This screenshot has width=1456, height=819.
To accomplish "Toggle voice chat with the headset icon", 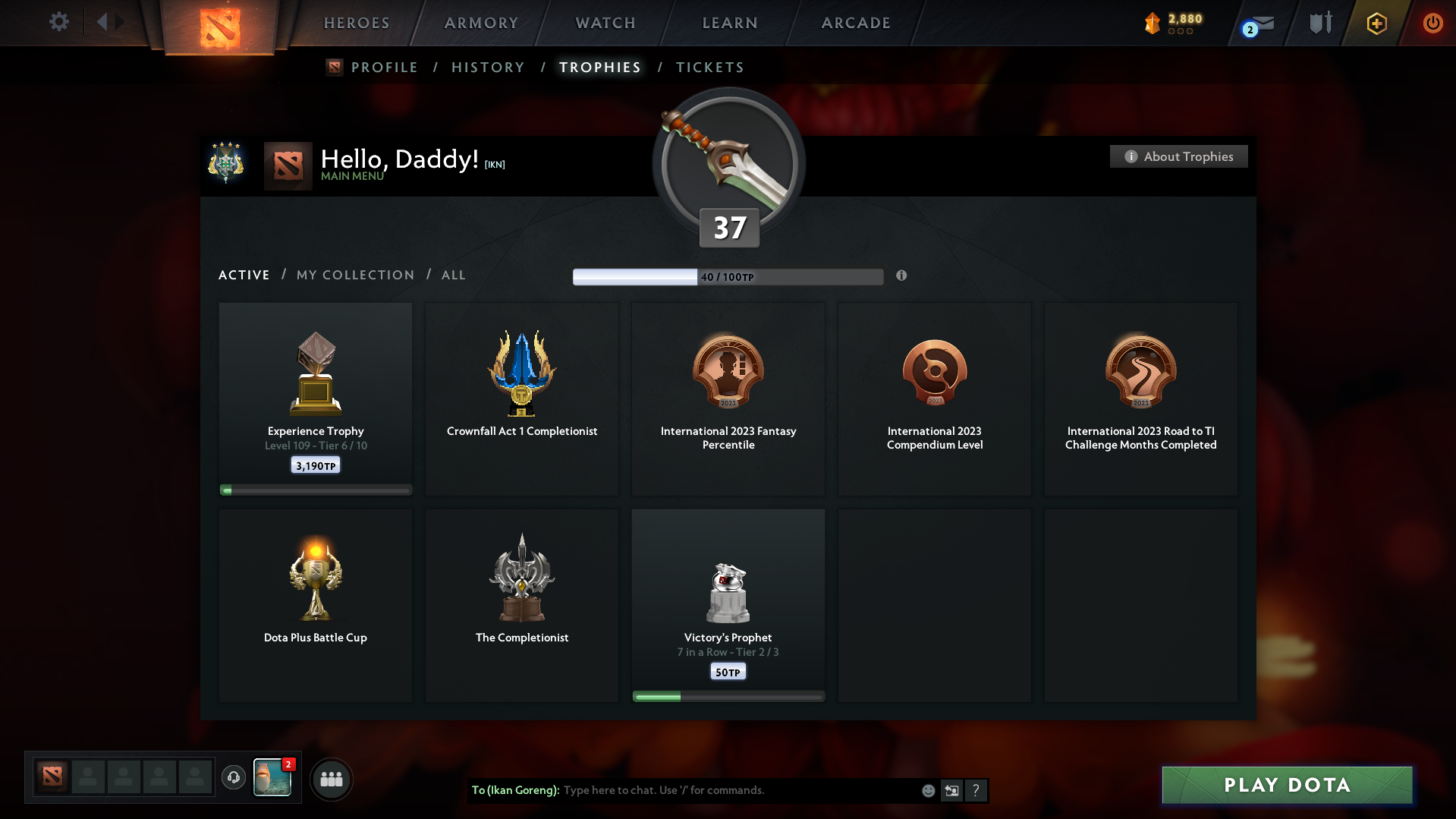I will click(233, 778).
